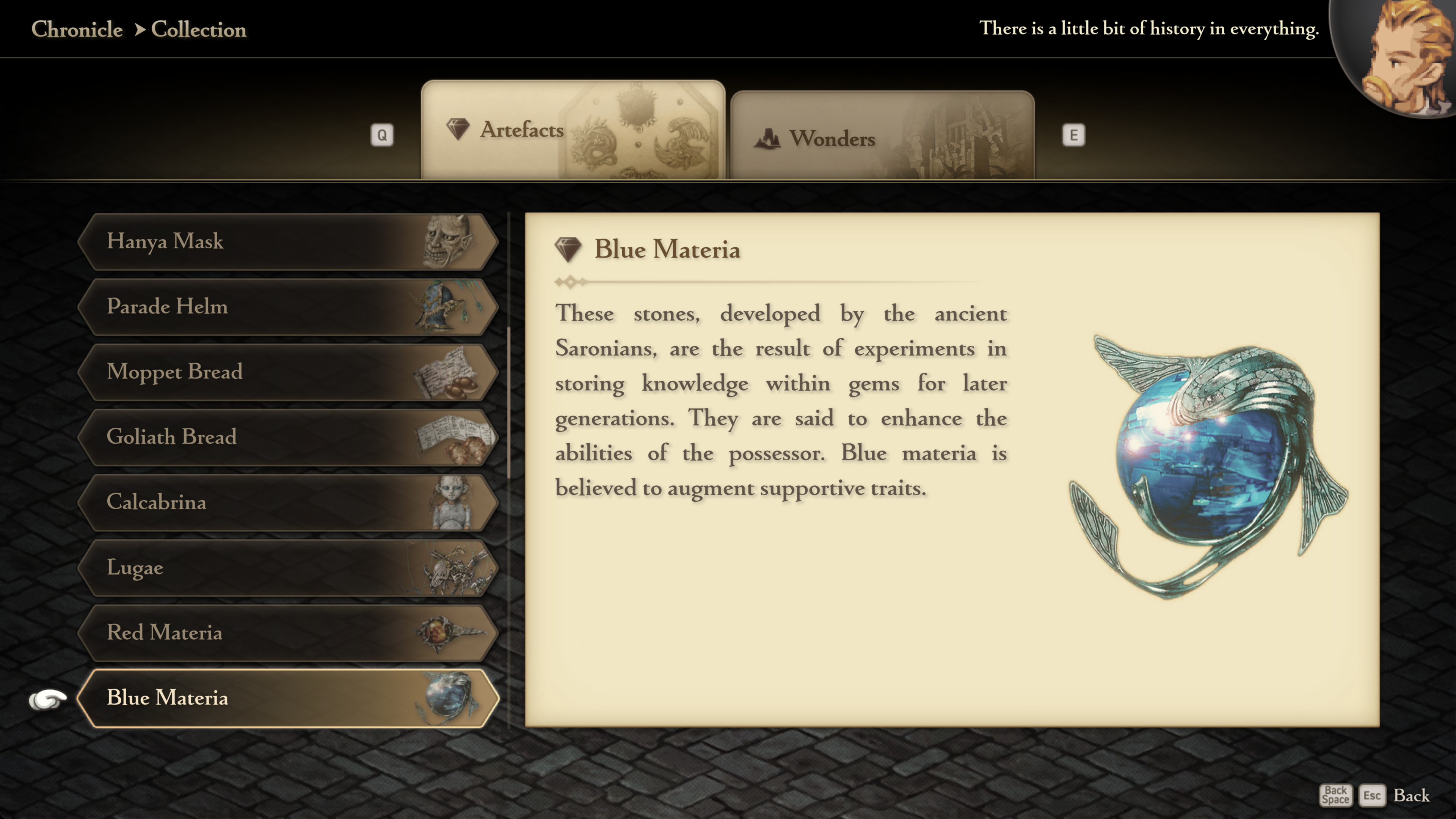The width and height of the screenshot is (1456, 819).
Task: Click the artefact list scrollbar
Action: coord(509,401)
